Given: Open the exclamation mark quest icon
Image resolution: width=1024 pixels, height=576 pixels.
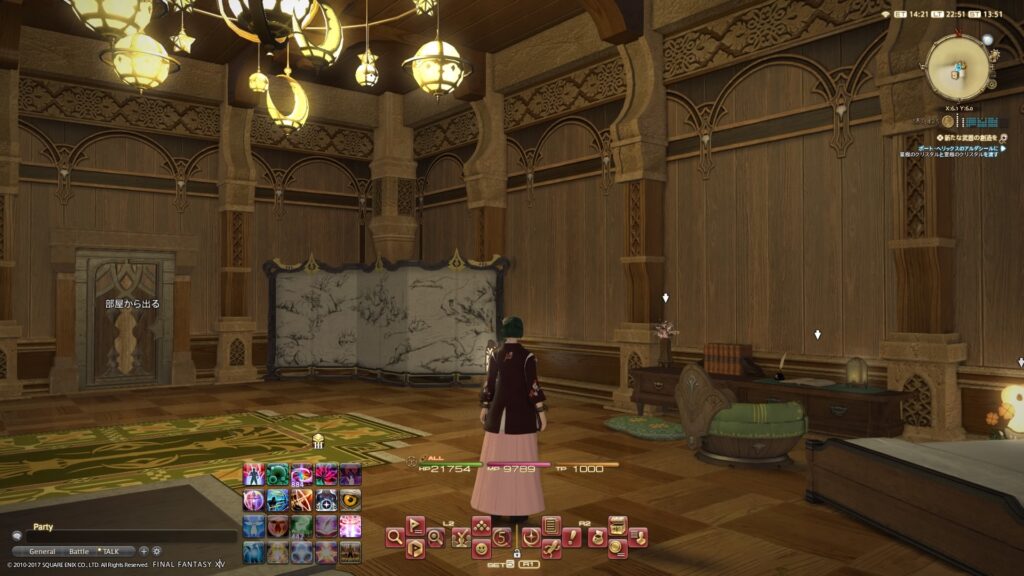Looking at the screenshot, I should (572, 537).
